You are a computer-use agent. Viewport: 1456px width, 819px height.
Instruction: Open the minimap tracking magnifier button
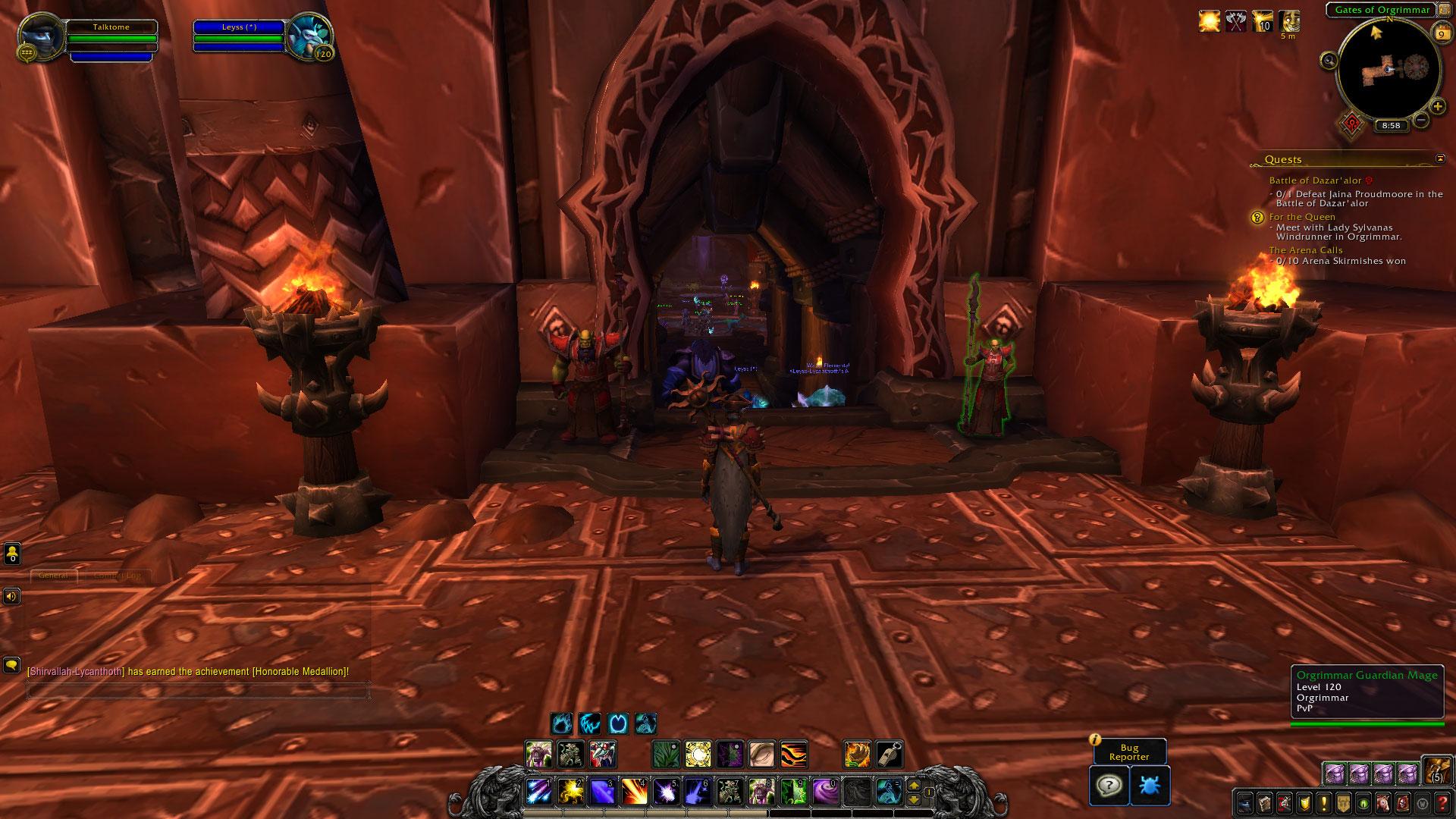(1329, 61)
